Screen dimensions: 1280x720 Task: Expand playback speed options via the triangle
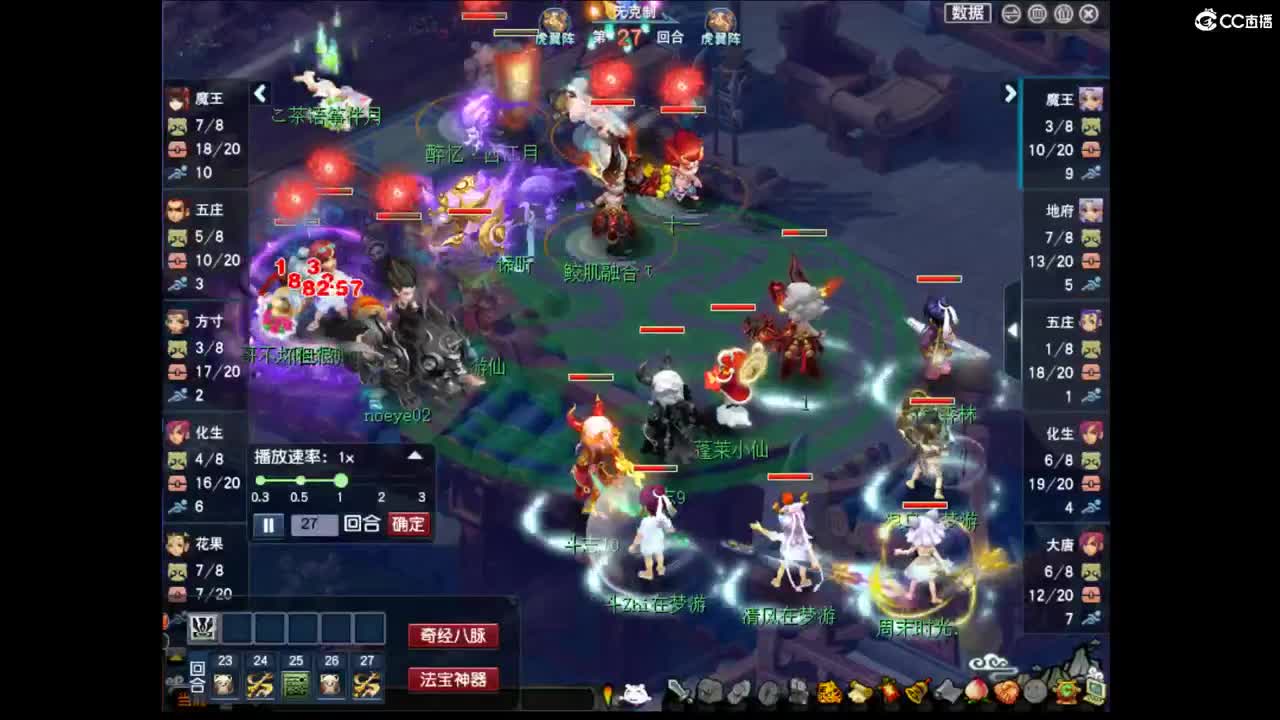pyautogui.click(x=415, y=456)
